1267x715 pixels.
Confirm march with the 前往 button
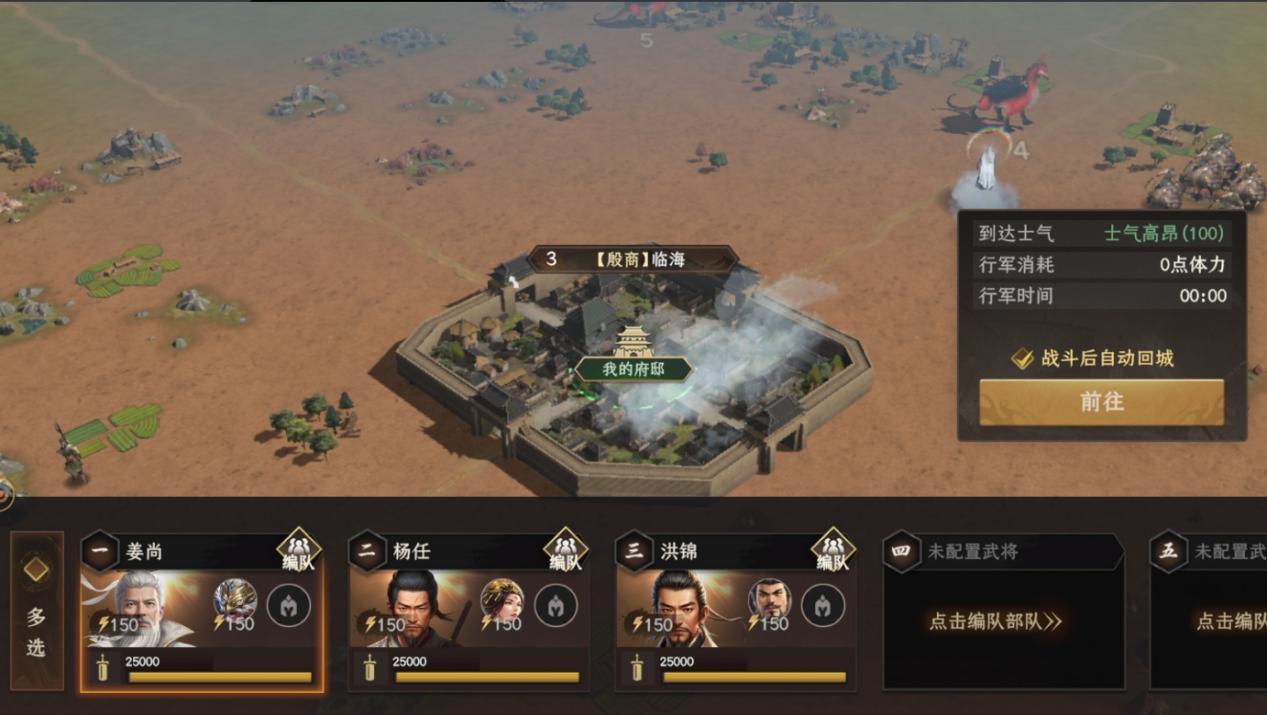(1101, 402)
